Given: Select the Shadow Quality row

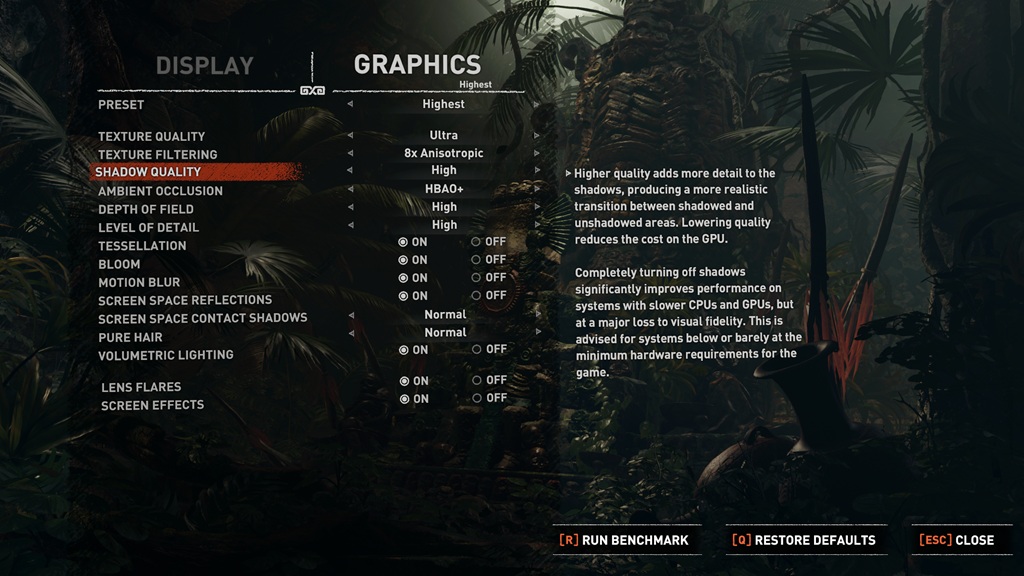Looking at the screenshot, I should pos(148,172).
